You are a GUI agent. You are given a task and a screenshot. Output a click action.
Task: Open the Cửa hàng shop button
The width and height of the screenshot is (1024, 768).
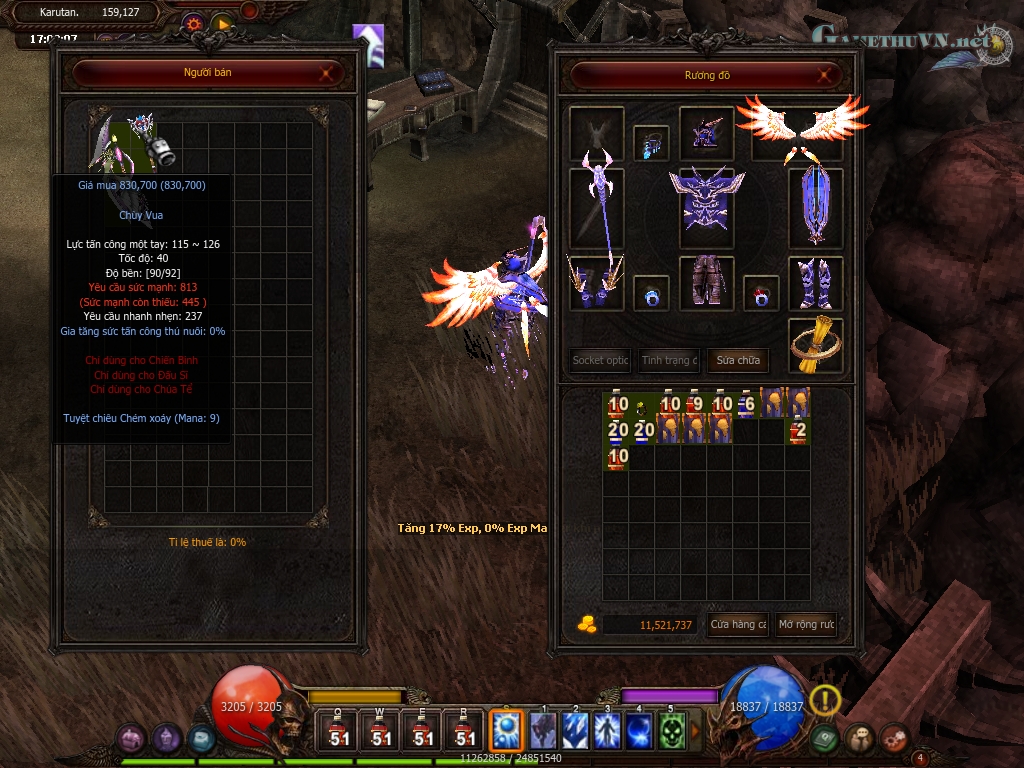click(738, 624)
